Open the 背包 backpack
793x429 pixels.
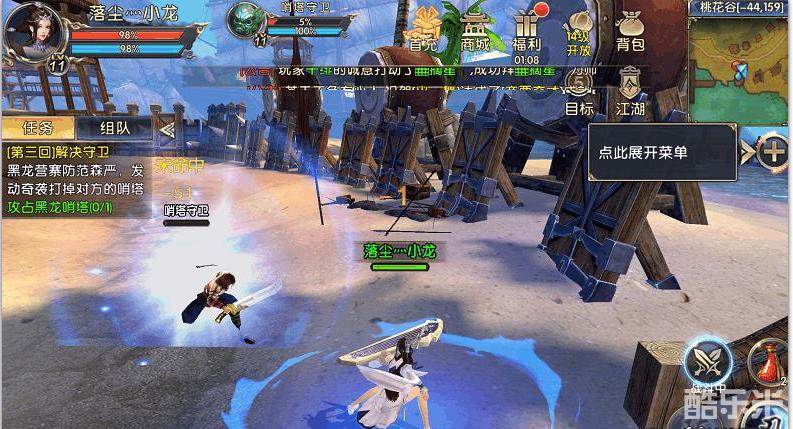pyautogui.click(x=630, y=28)
